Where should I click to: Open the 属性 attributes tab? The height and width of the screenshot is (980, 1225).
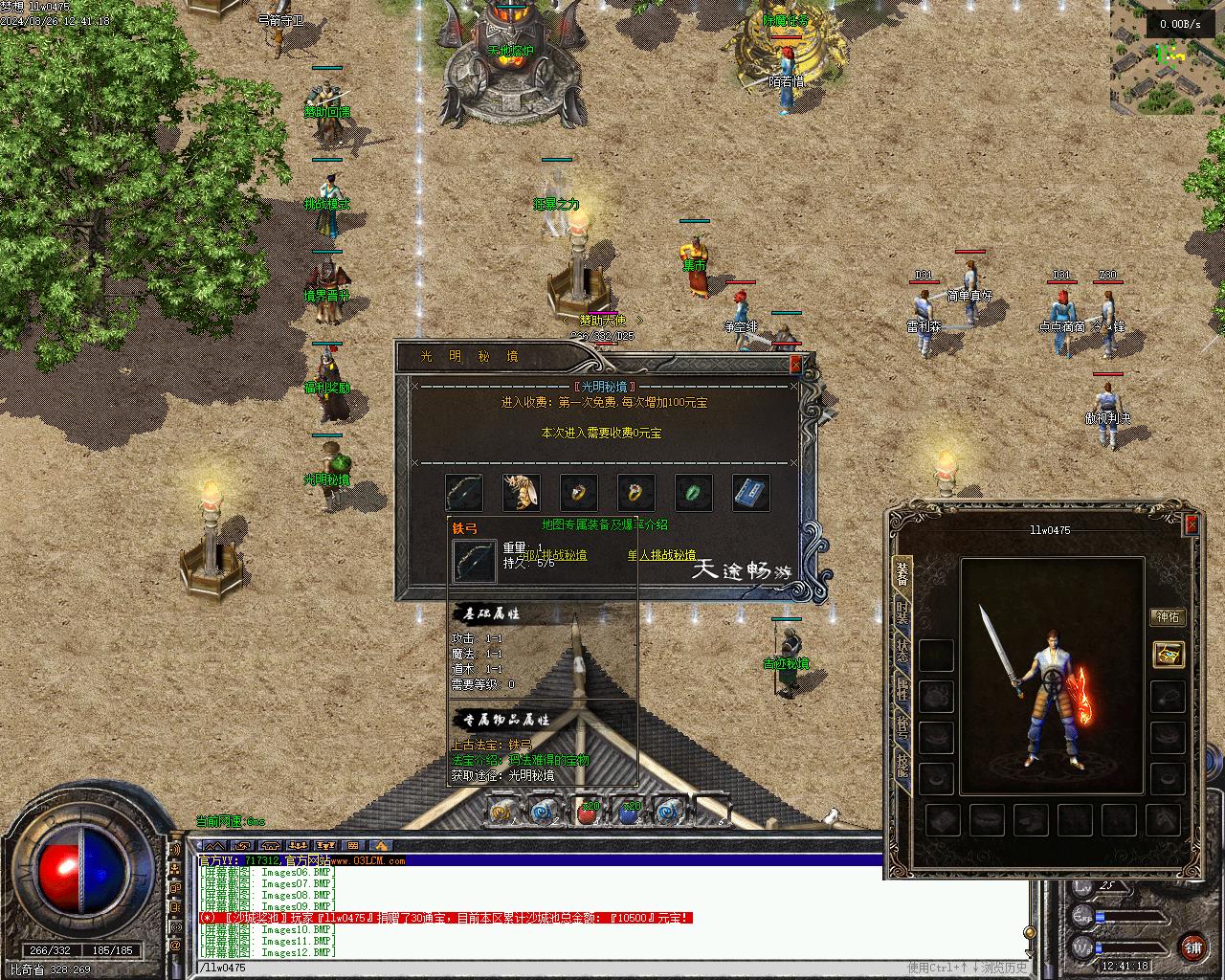coord(902,689)
